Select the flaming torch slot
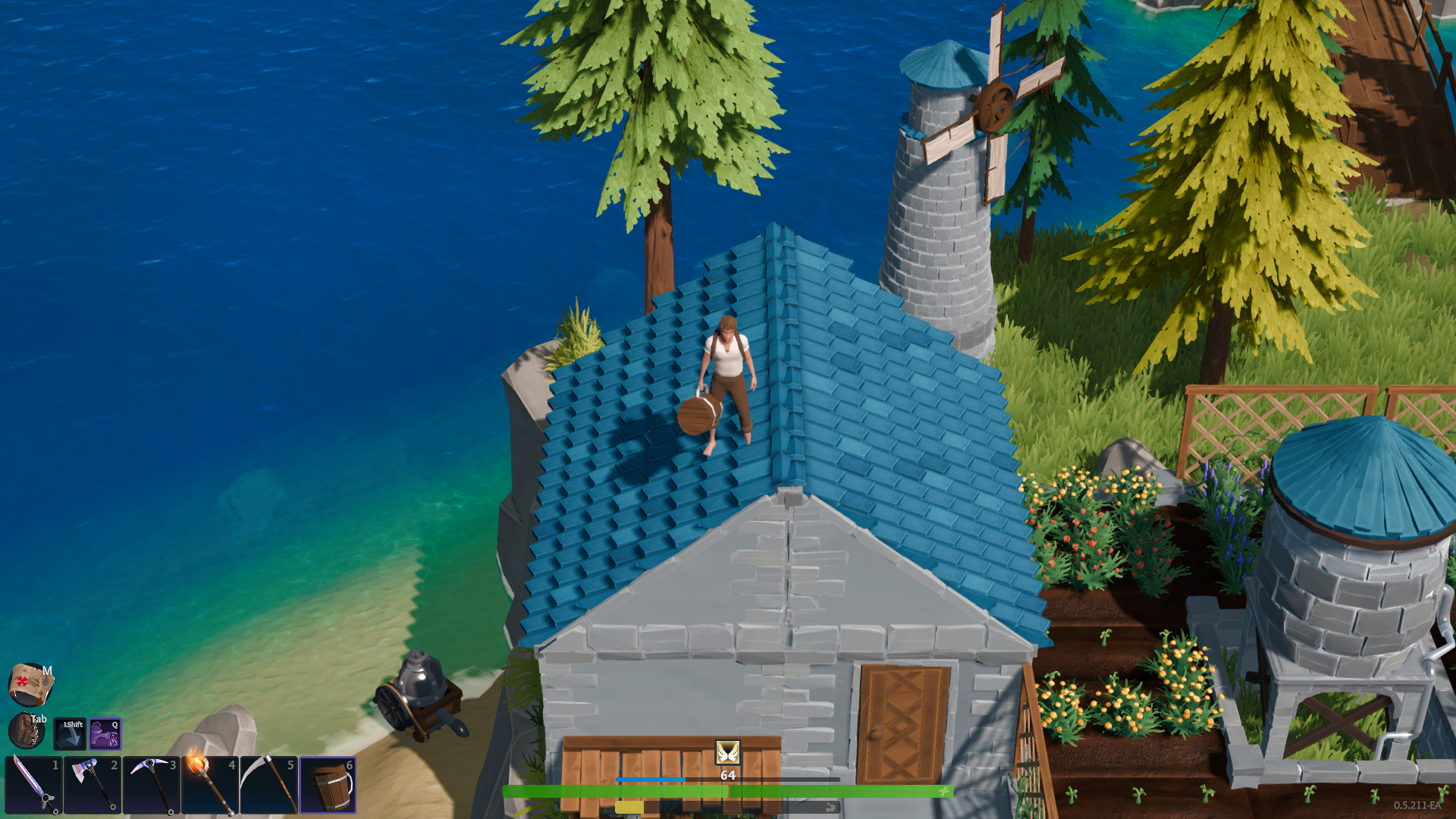Viewport: 1456px width, 819px height. (209, 785)
